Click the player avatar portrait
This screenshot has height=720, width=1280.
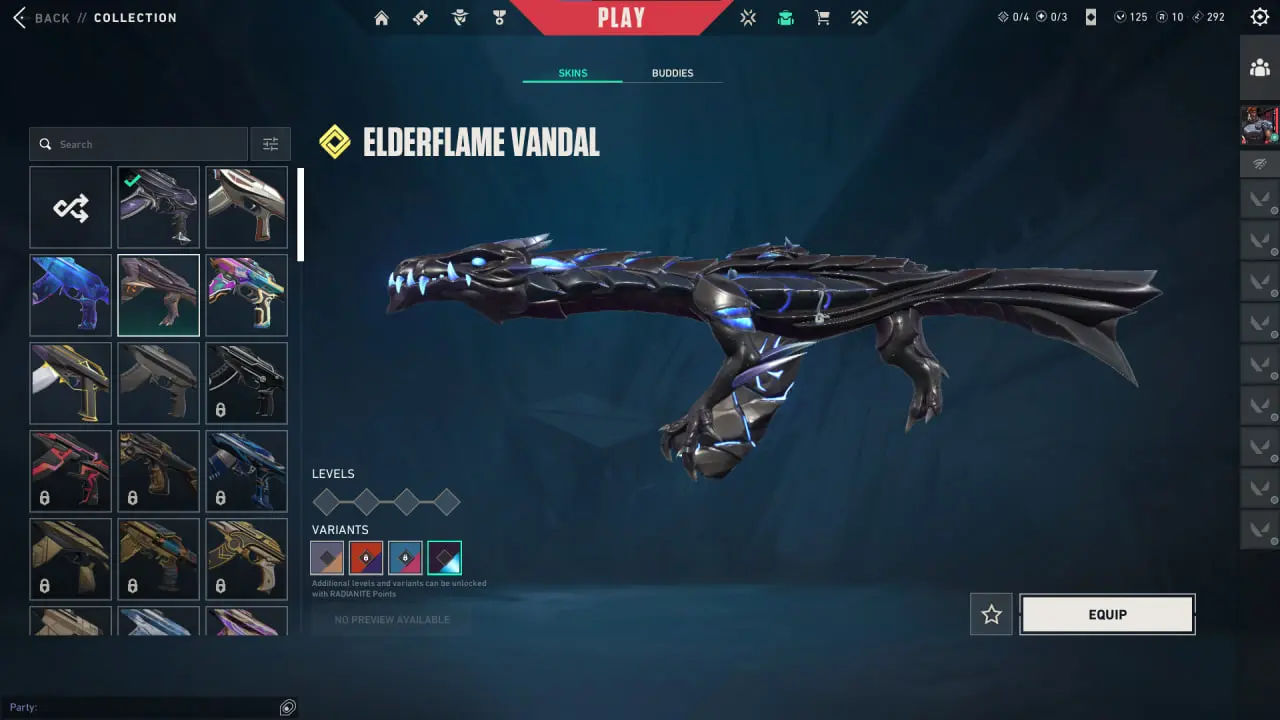coord(1260,126)
